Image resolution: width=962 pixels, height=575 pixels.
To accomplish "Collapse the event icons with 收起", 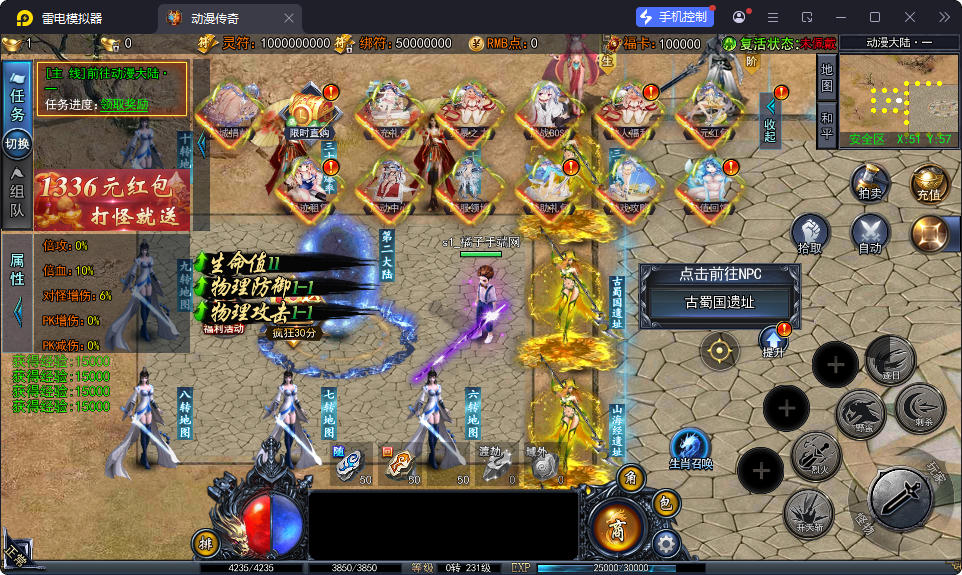I will pos(770,120).
